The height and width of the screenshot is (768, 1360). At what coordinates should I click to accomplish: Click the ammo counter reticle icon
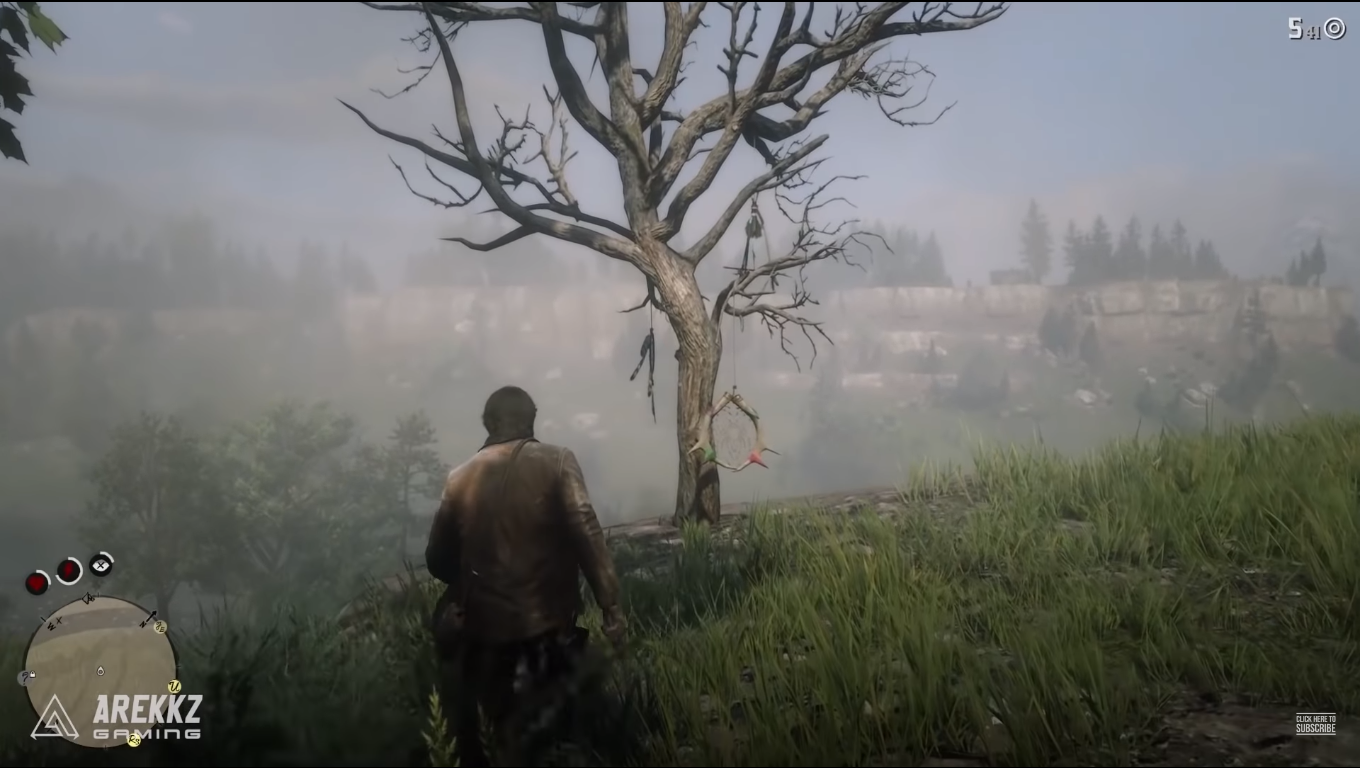[1337, 27]
